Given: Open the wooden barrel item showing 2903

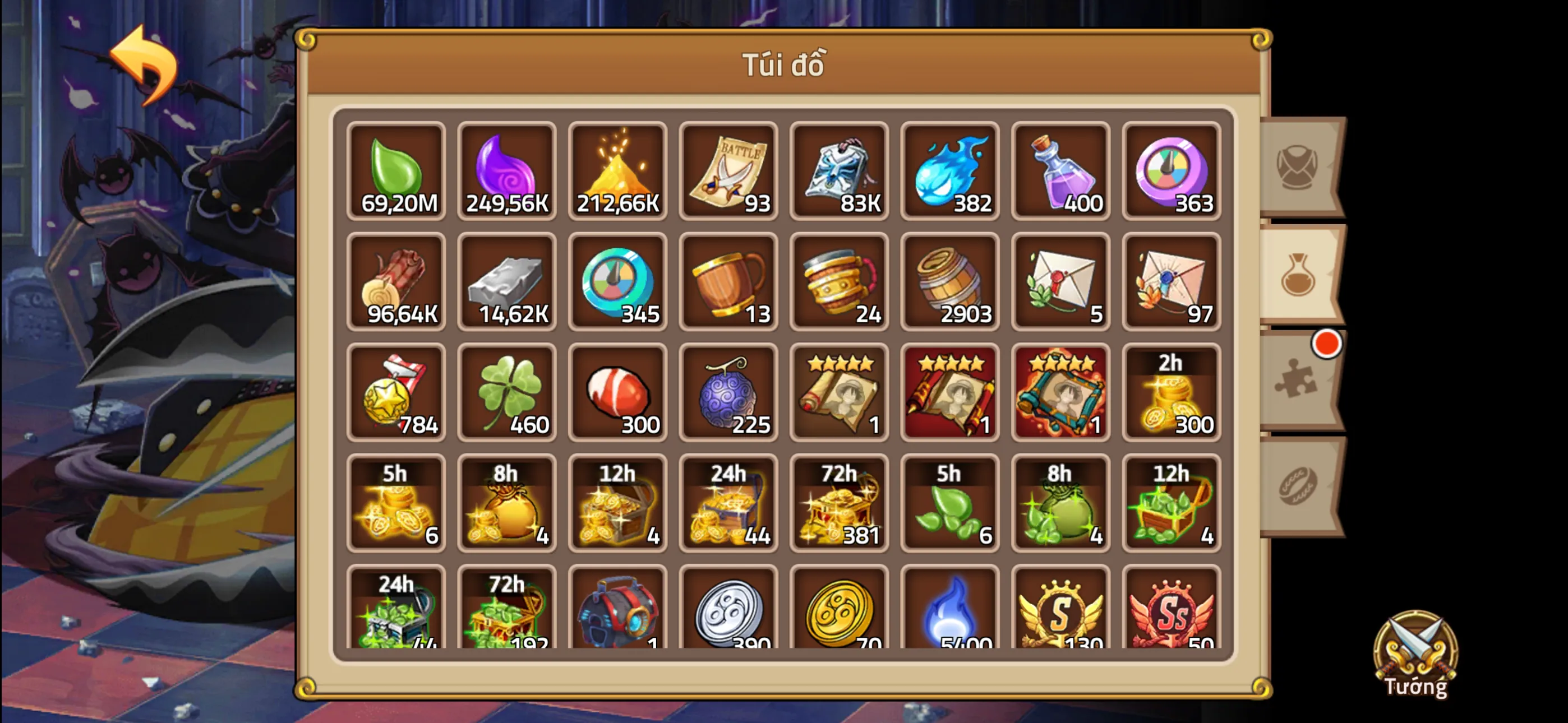Looking at the screenshot, I should (949, 283).
